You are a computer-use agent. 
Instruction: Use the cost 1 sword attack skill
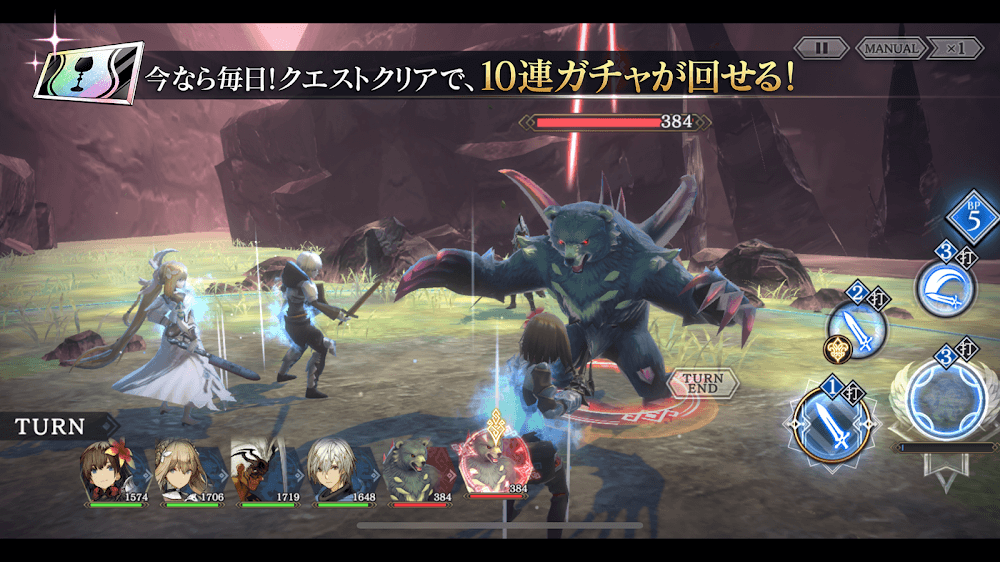826,422
